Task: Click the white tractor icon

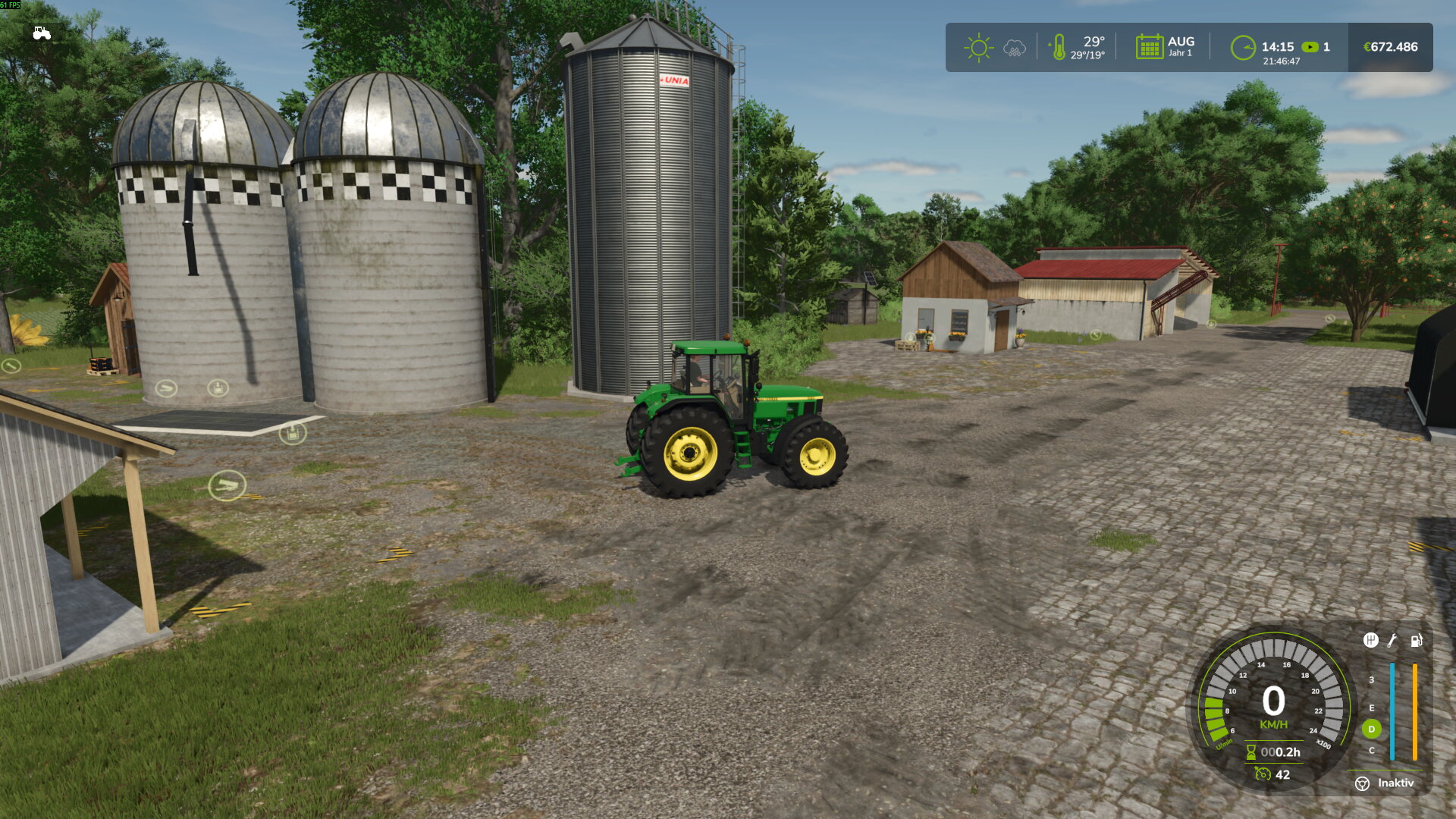Action: (42, 33)
